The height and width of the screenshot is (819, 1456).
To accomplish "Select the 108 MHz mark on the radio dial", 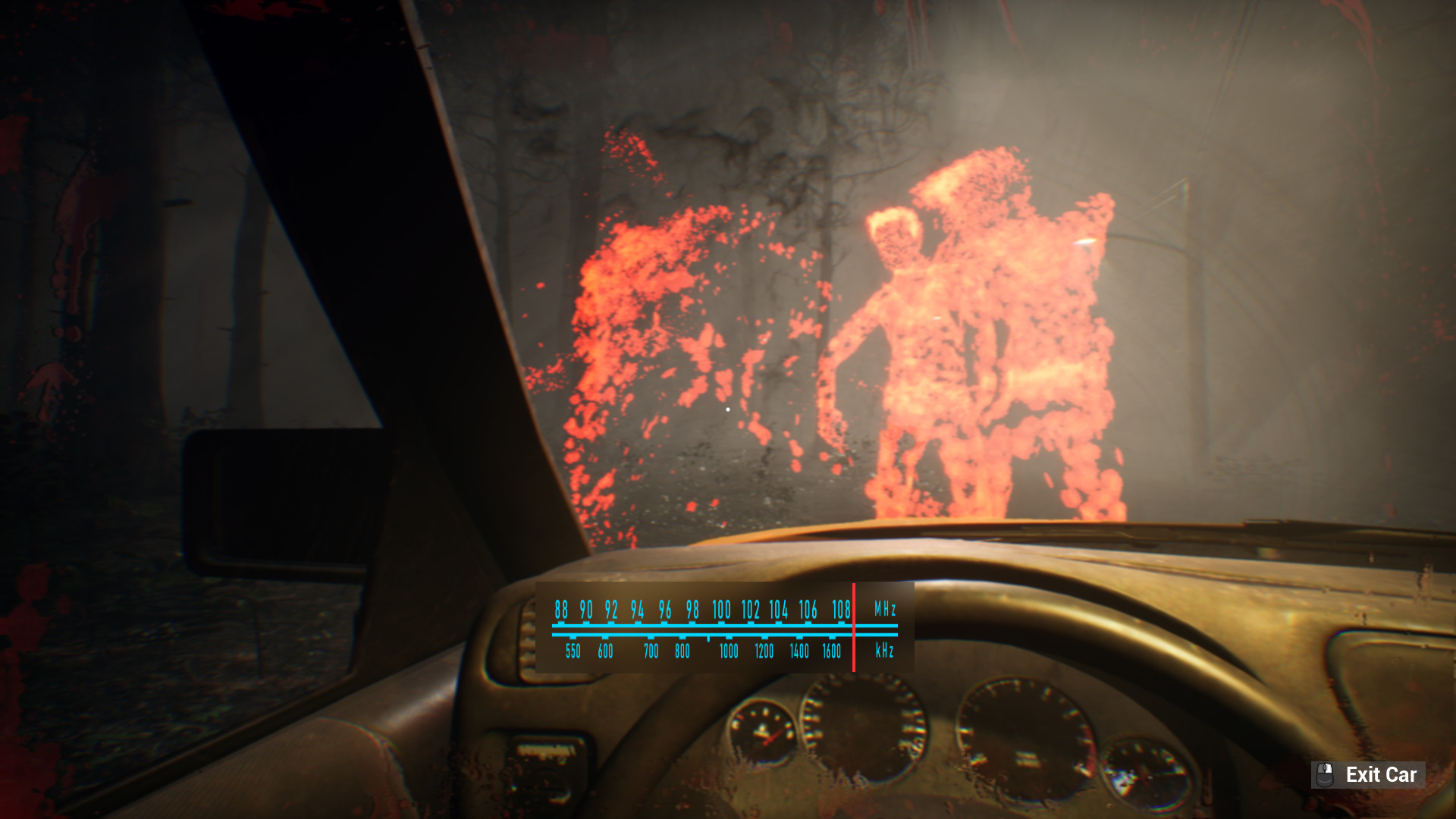I will coord(842,609).
